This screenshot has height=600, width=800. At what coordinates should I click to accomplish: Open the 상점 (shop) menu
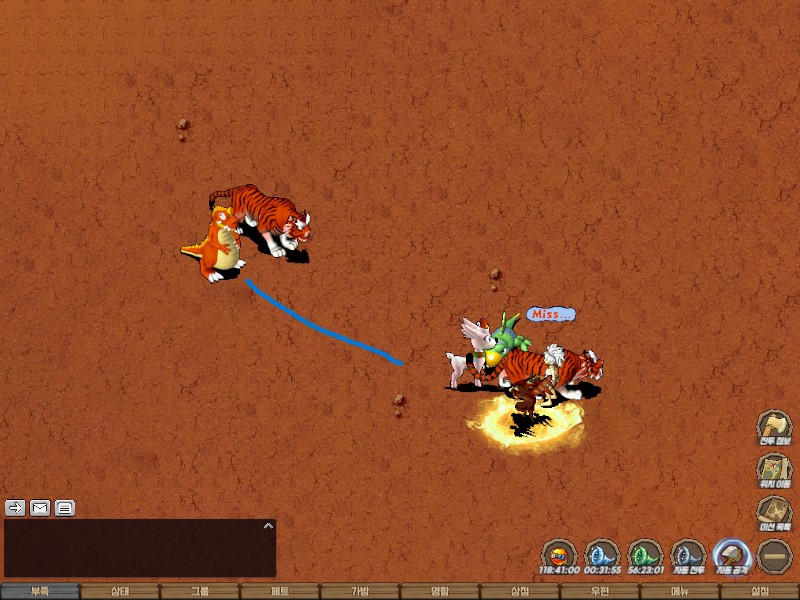[x=520, y=591]
